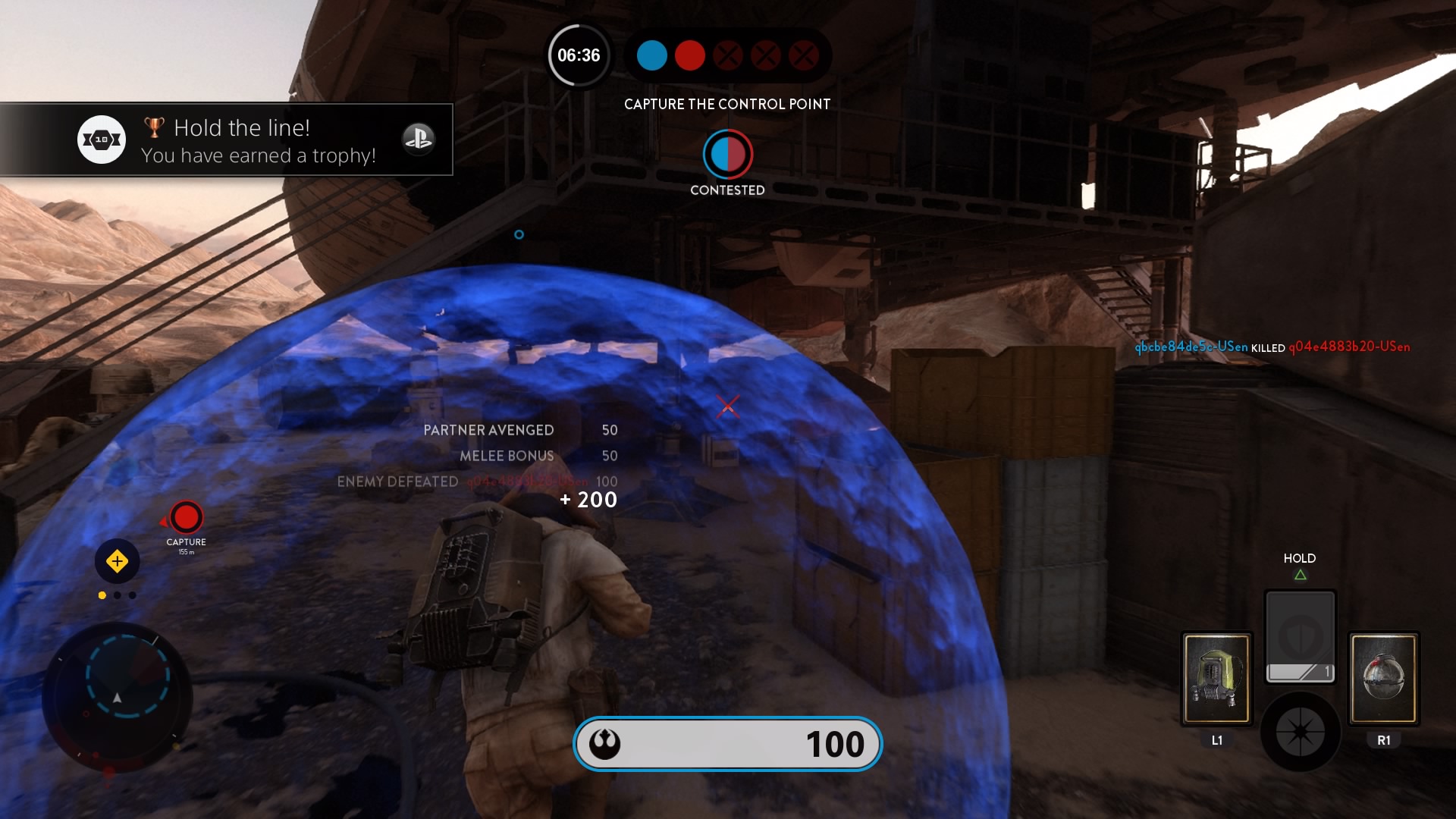This screenshot has width=1456, height=819.
Task: Expand the charge card above HOLD label
Action: [x=1301, y=635]
